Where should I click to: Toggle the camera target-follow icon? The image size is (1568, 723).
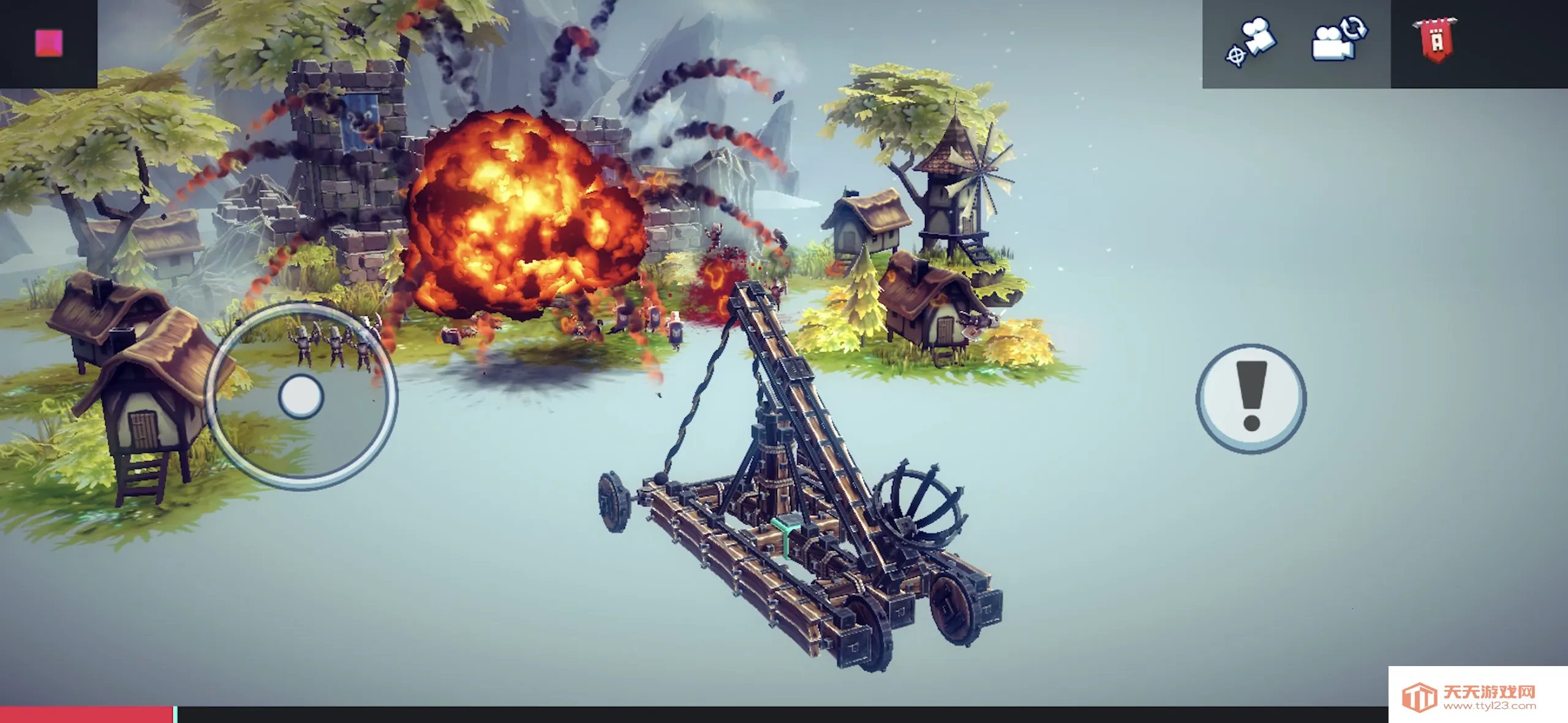coord(1251,42)
